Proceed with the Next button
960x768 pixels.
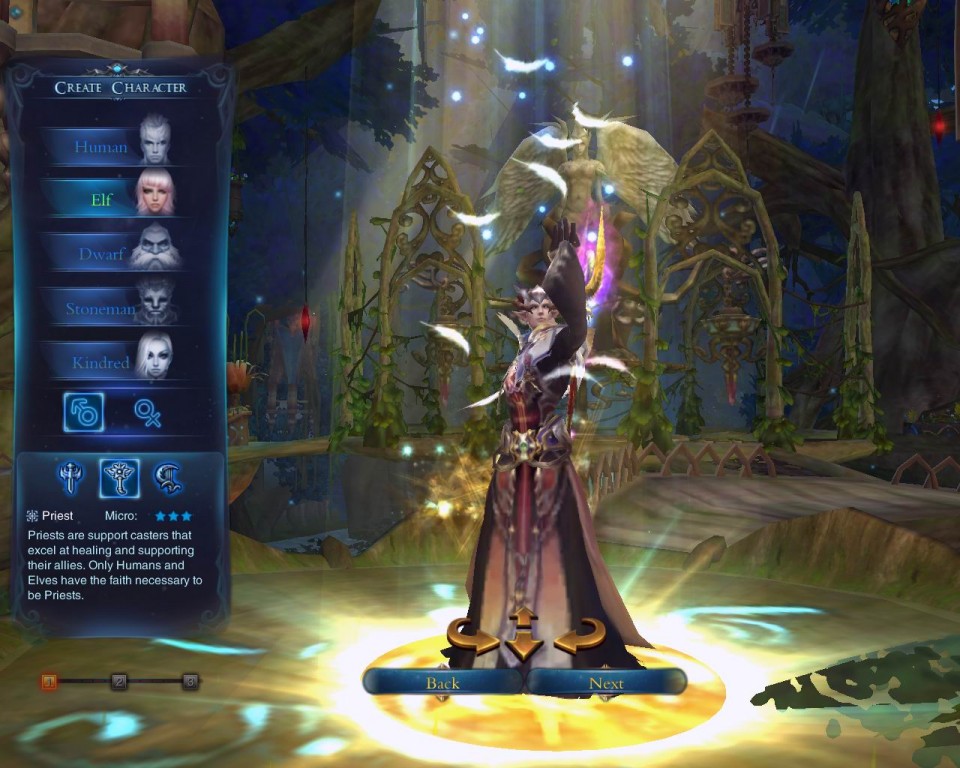pos(606,683)
